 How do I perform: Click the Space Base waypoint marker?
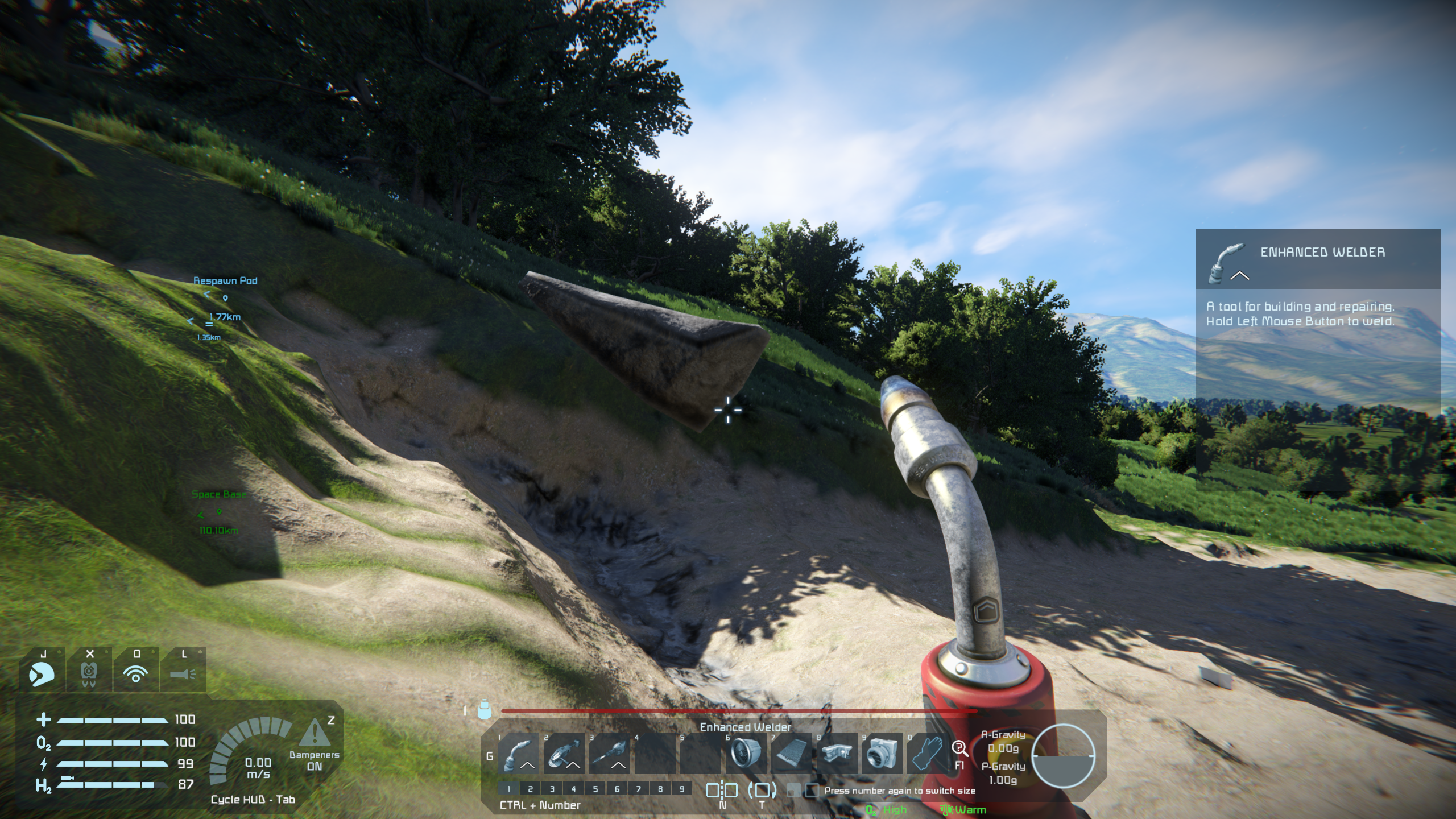click(x=219, y=512)
